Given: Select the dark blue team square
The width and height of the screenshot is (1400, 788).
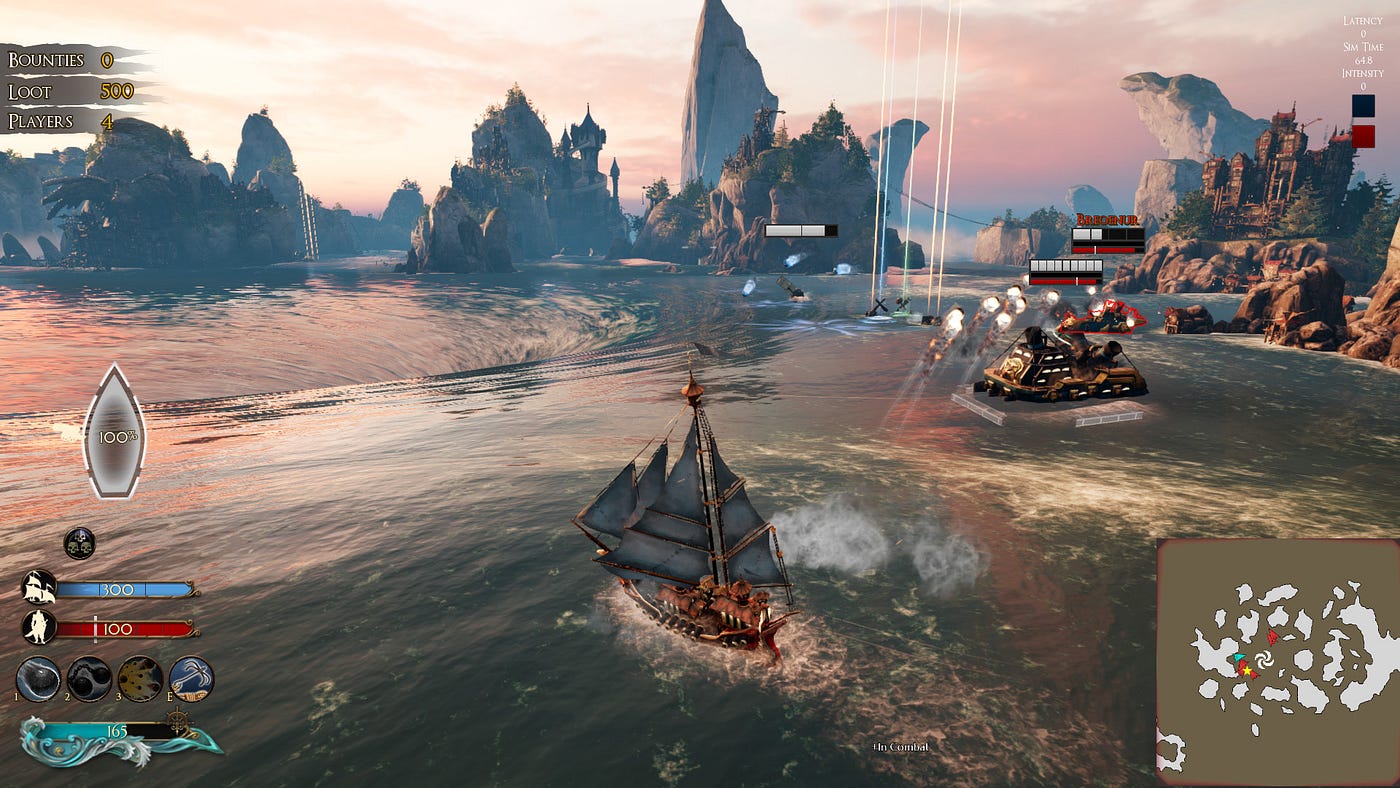Looking at the screenshot, I should tap(1362, 106).
